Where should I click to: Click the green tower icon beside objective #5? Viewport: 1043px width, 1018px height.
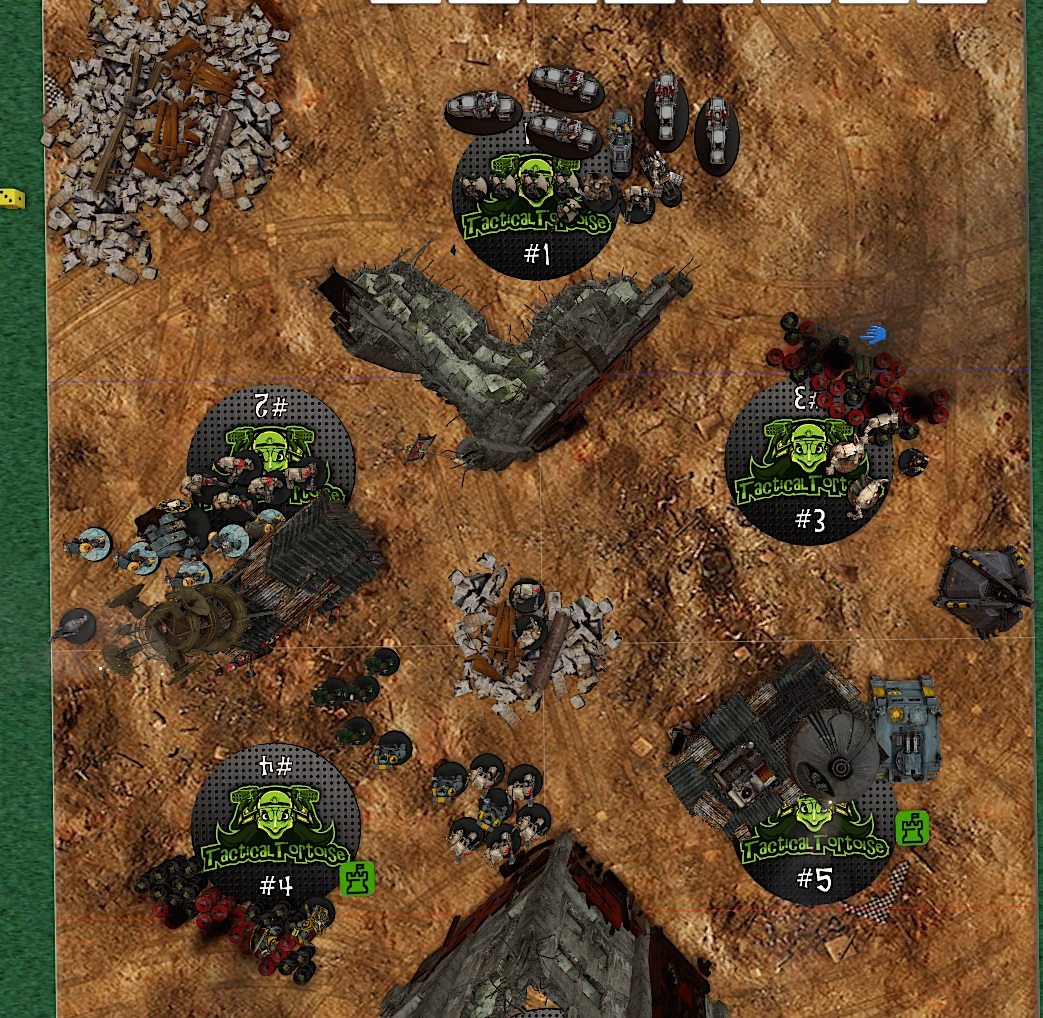click(912, 828)
